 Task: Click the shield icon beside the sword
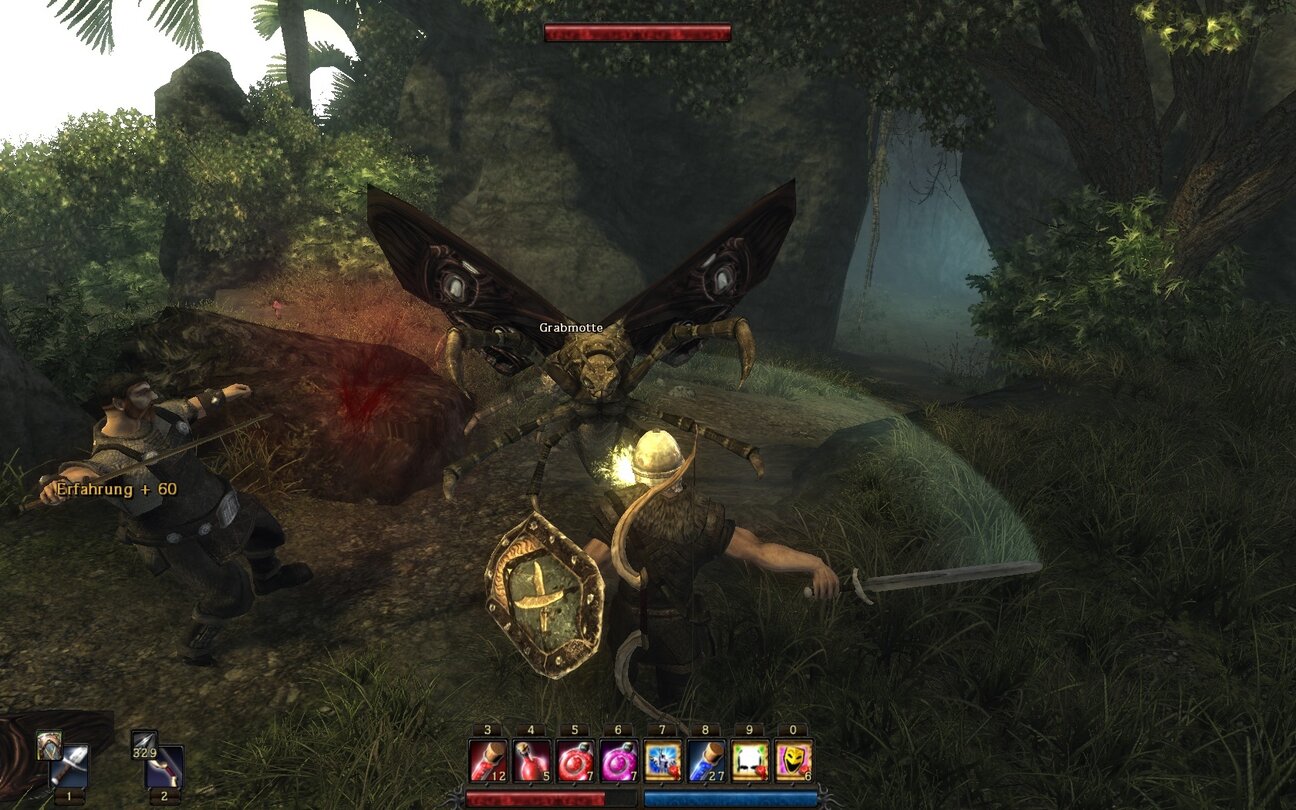coord(49,744)
